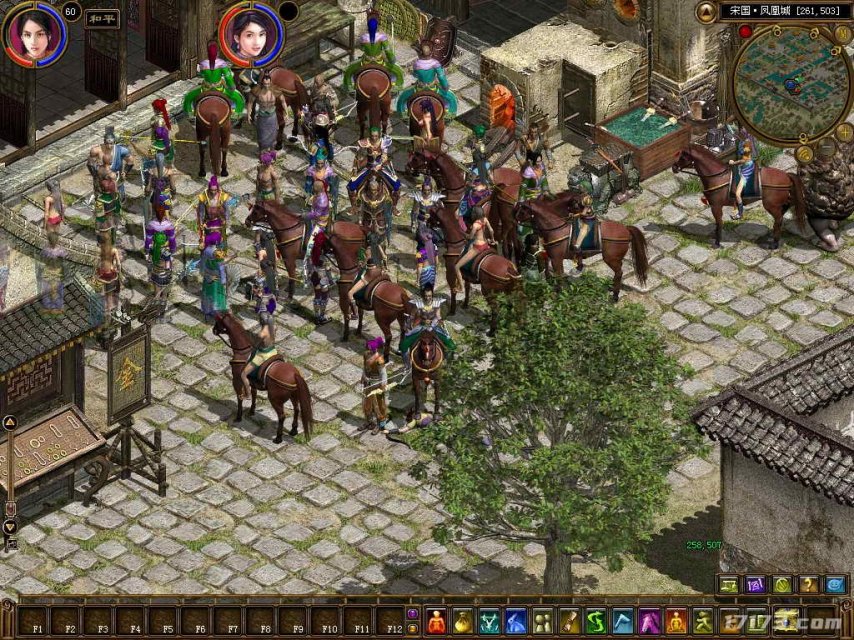
Task: Open the two-figure team icon
Action: click(542, 621)
